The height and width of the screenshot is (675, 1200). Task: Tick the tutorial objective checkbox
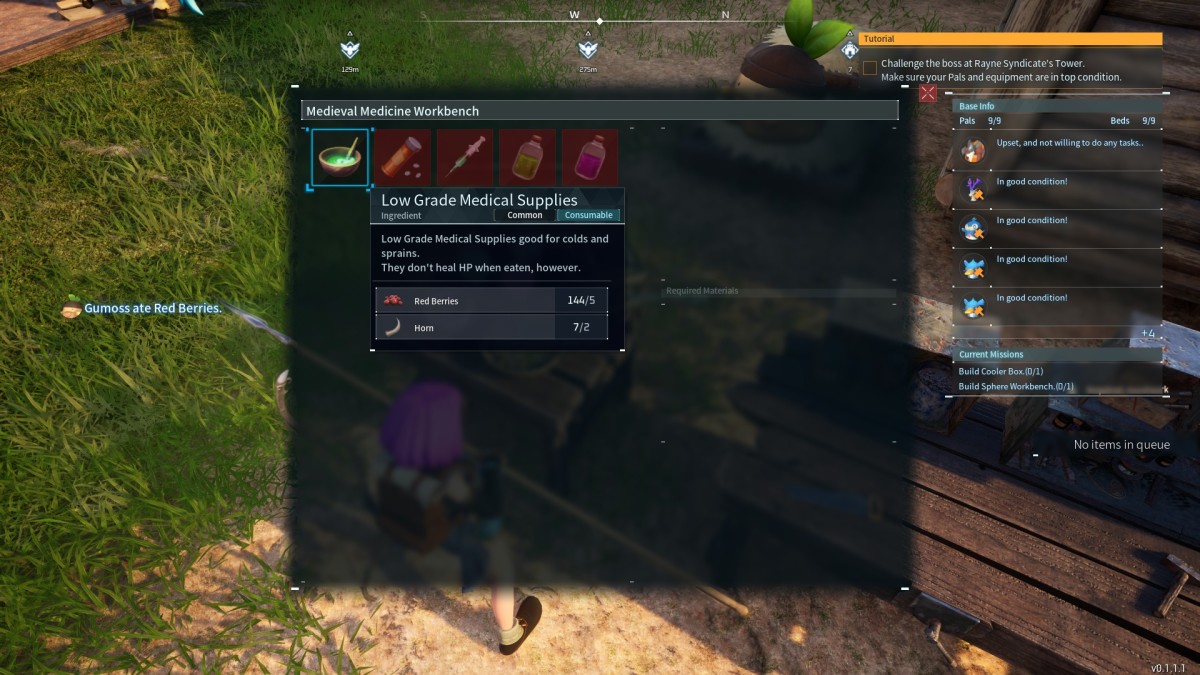coord(870,68)
